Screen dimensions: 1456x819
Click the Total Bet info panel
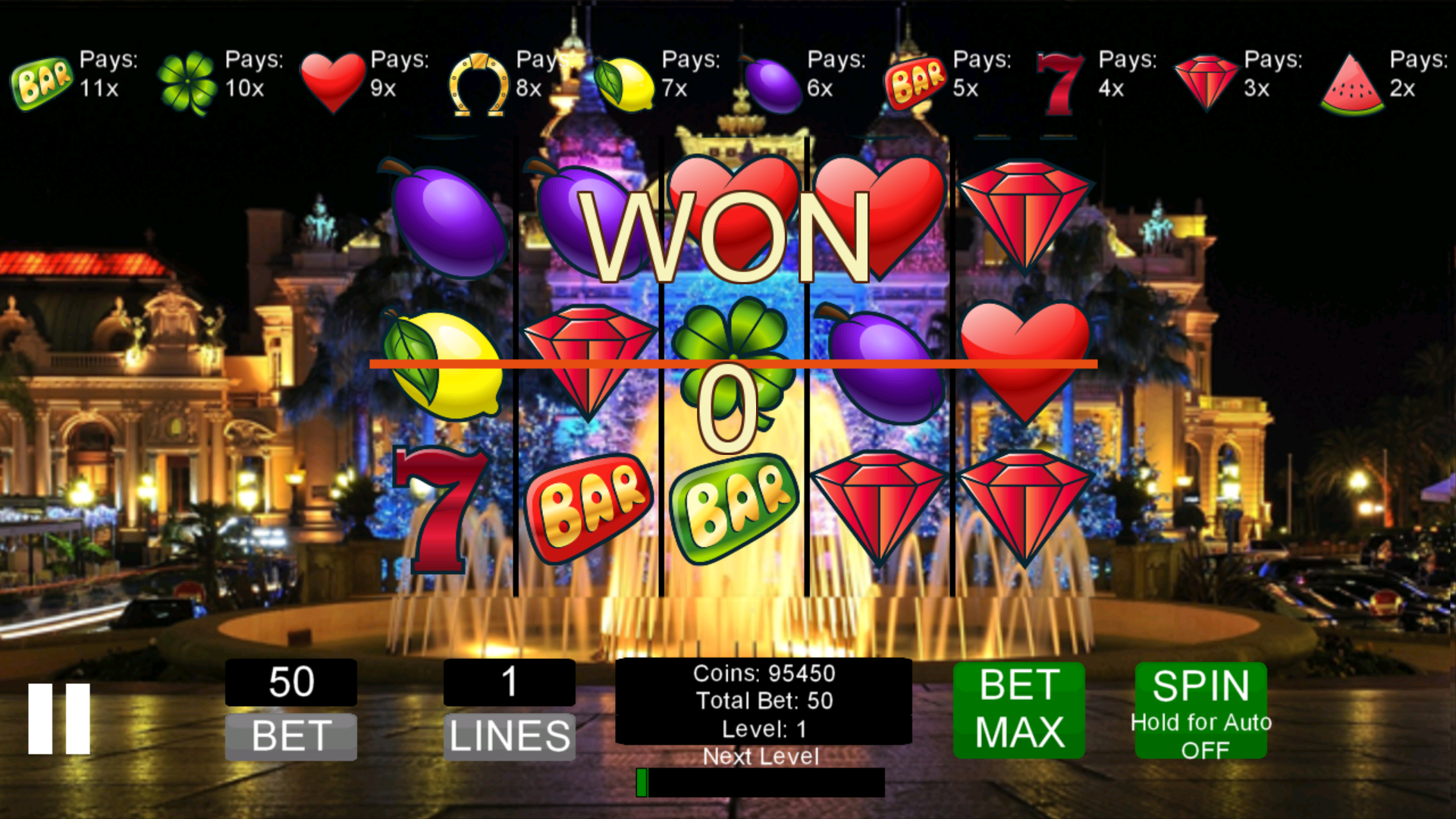(763, 701)
